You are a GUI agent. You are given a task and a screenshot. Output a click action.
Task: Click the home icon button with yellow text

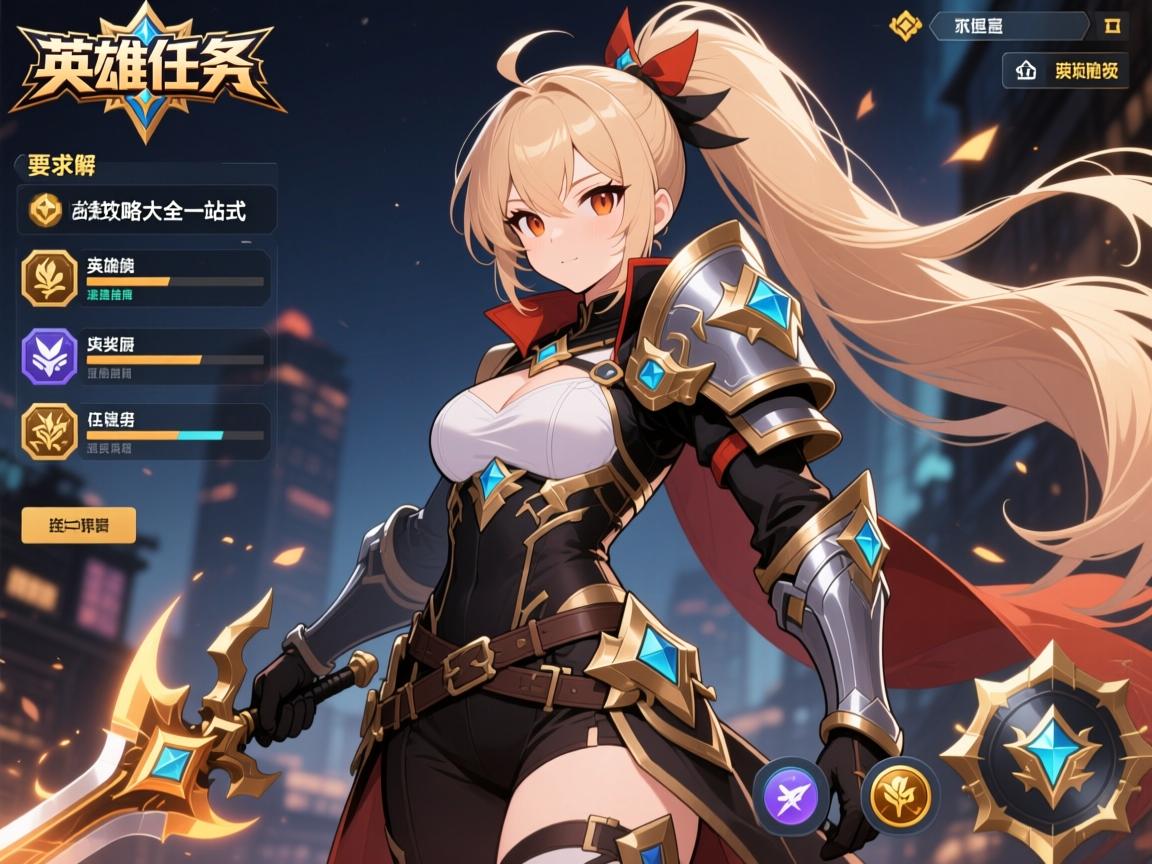1065,71
